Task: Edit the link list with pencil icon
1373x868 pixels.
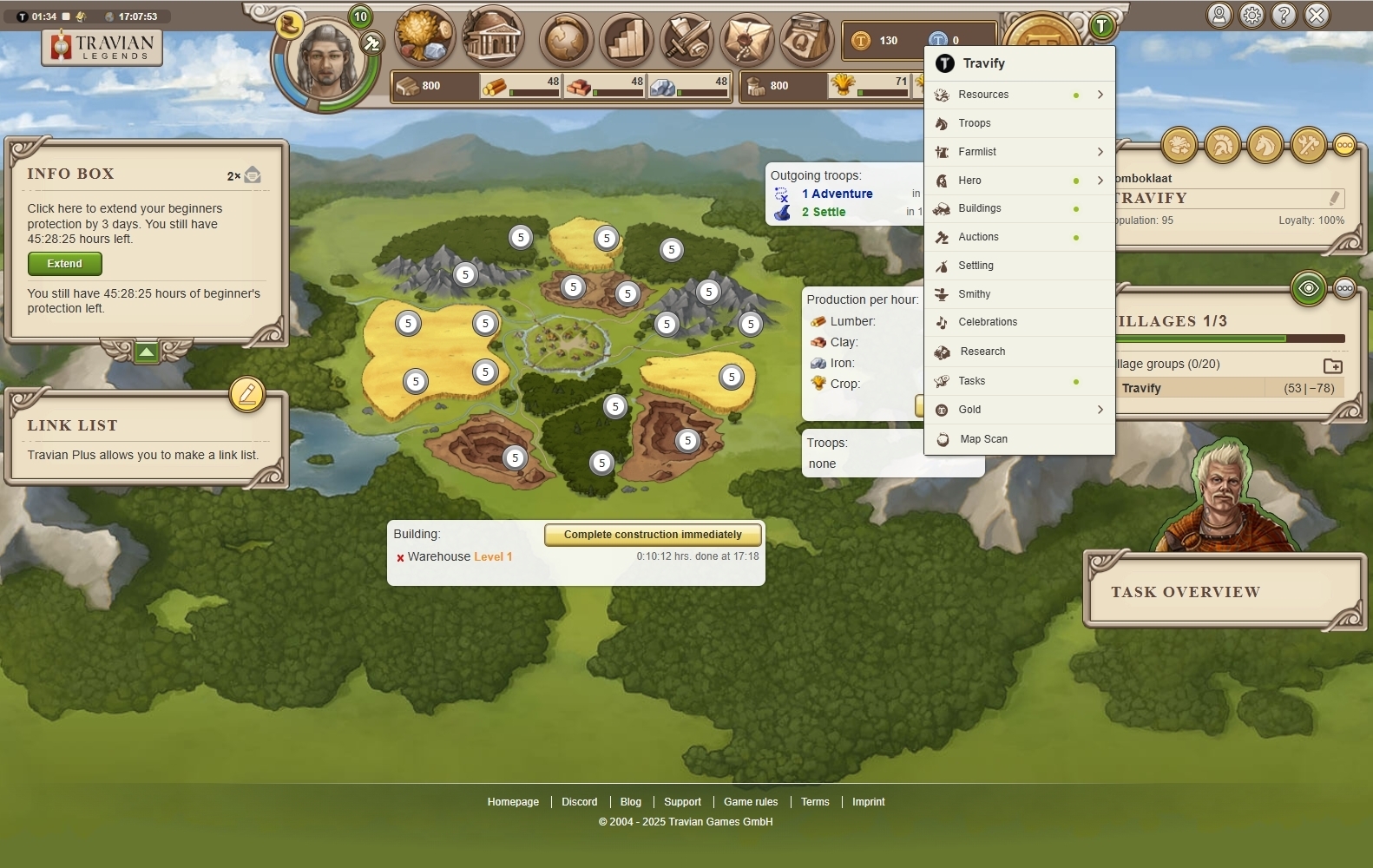Action: pyautogui.click(x=247, y=394)
